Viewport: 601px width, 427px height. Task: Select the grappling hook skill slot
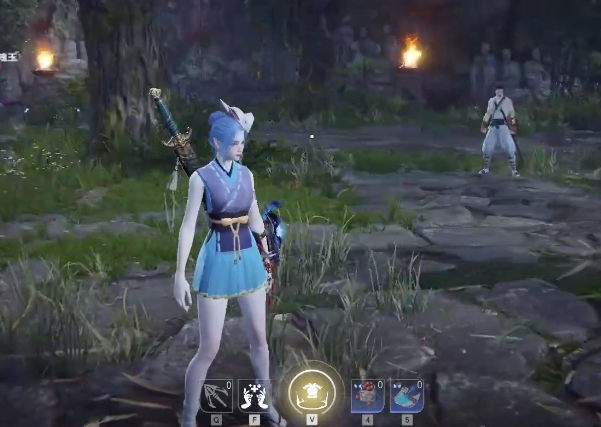pos(216,395)
